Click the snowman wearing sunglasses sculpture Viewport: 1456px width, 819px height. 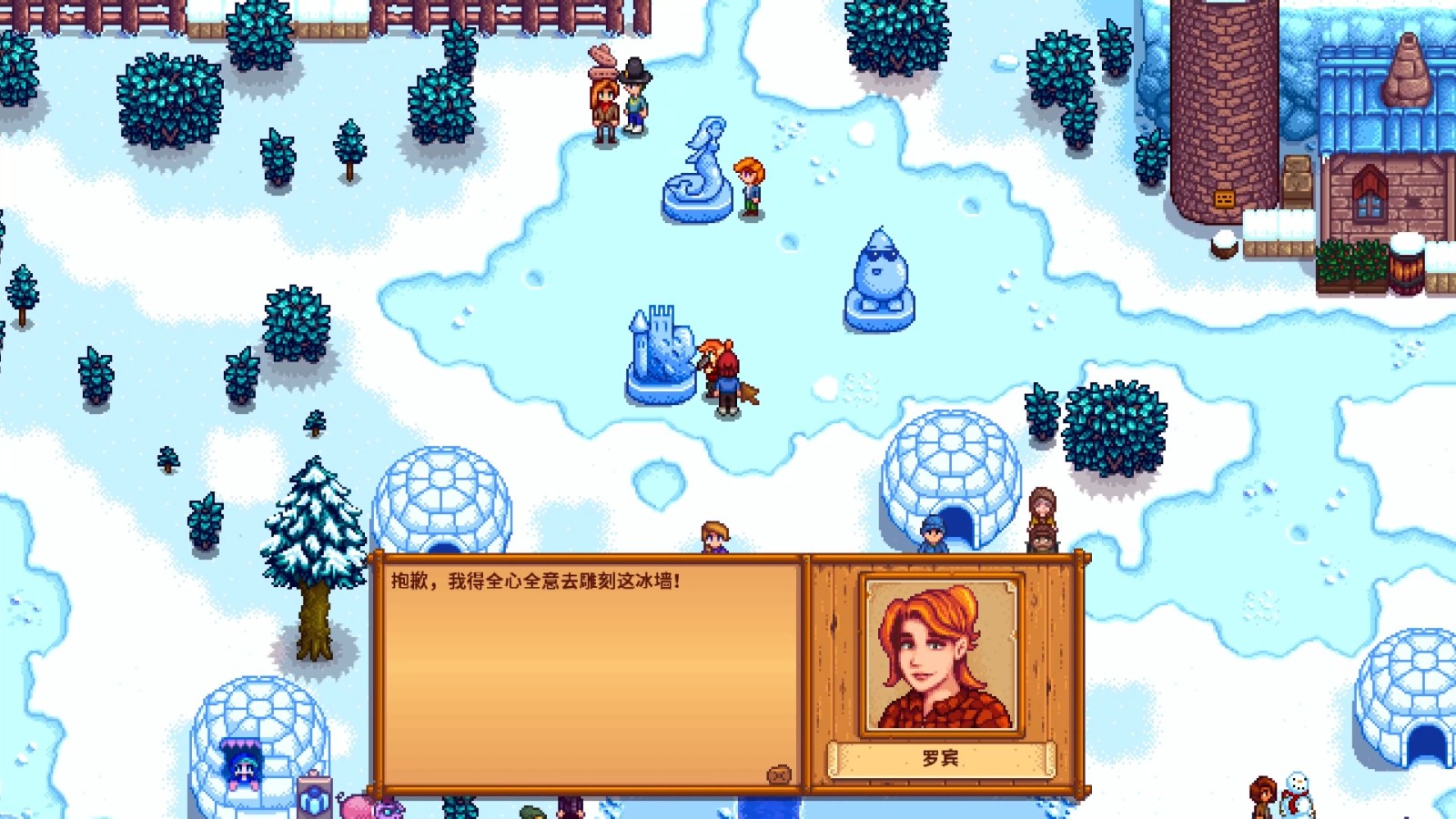click(x=879, y=268)
